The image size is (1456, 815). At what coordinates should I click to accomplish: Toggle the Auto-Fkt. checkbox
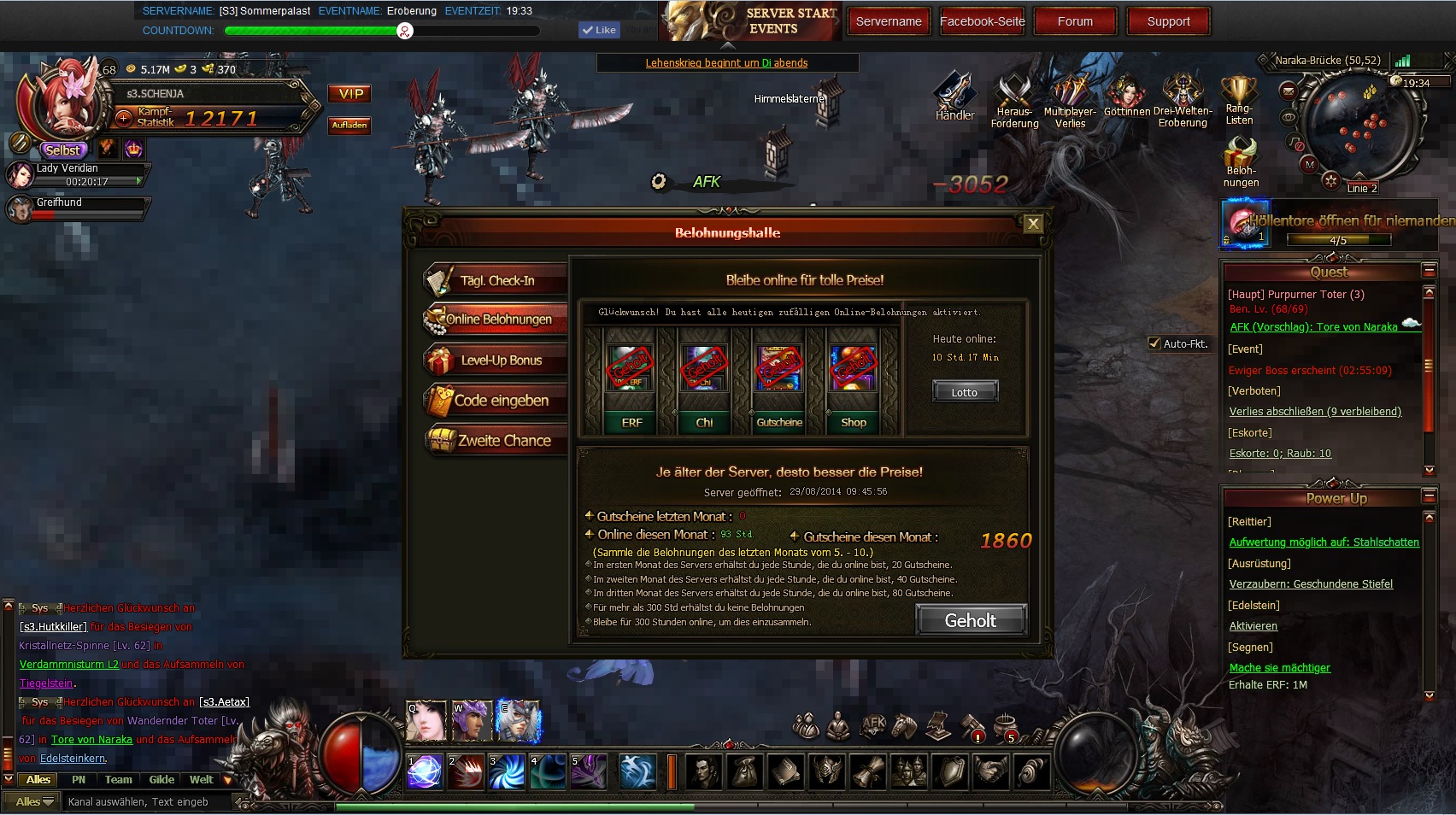(x=1154, y=343)
